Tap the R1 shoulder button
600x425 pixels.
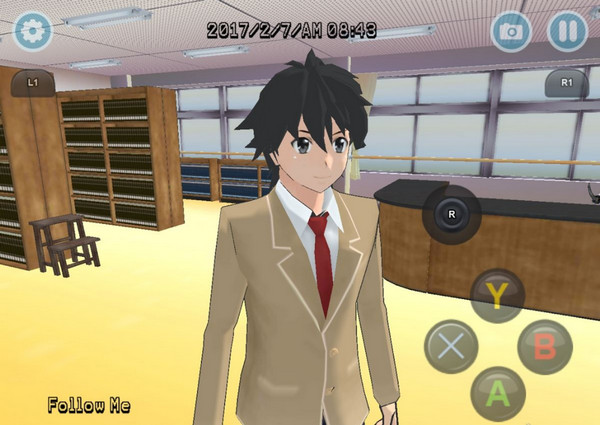[x=566, y=82]
